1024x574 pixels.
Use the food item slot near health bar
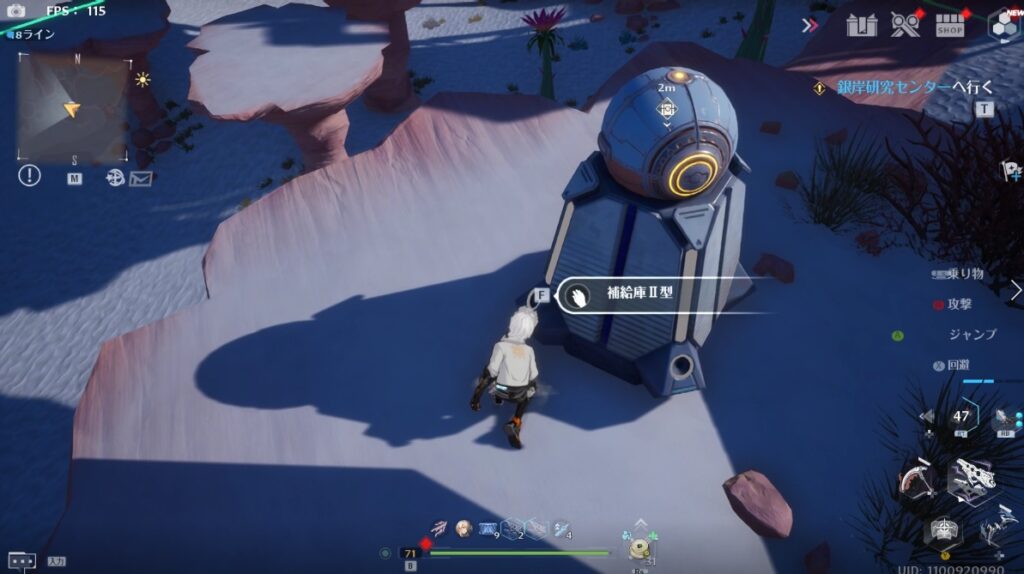coord(639,547)
